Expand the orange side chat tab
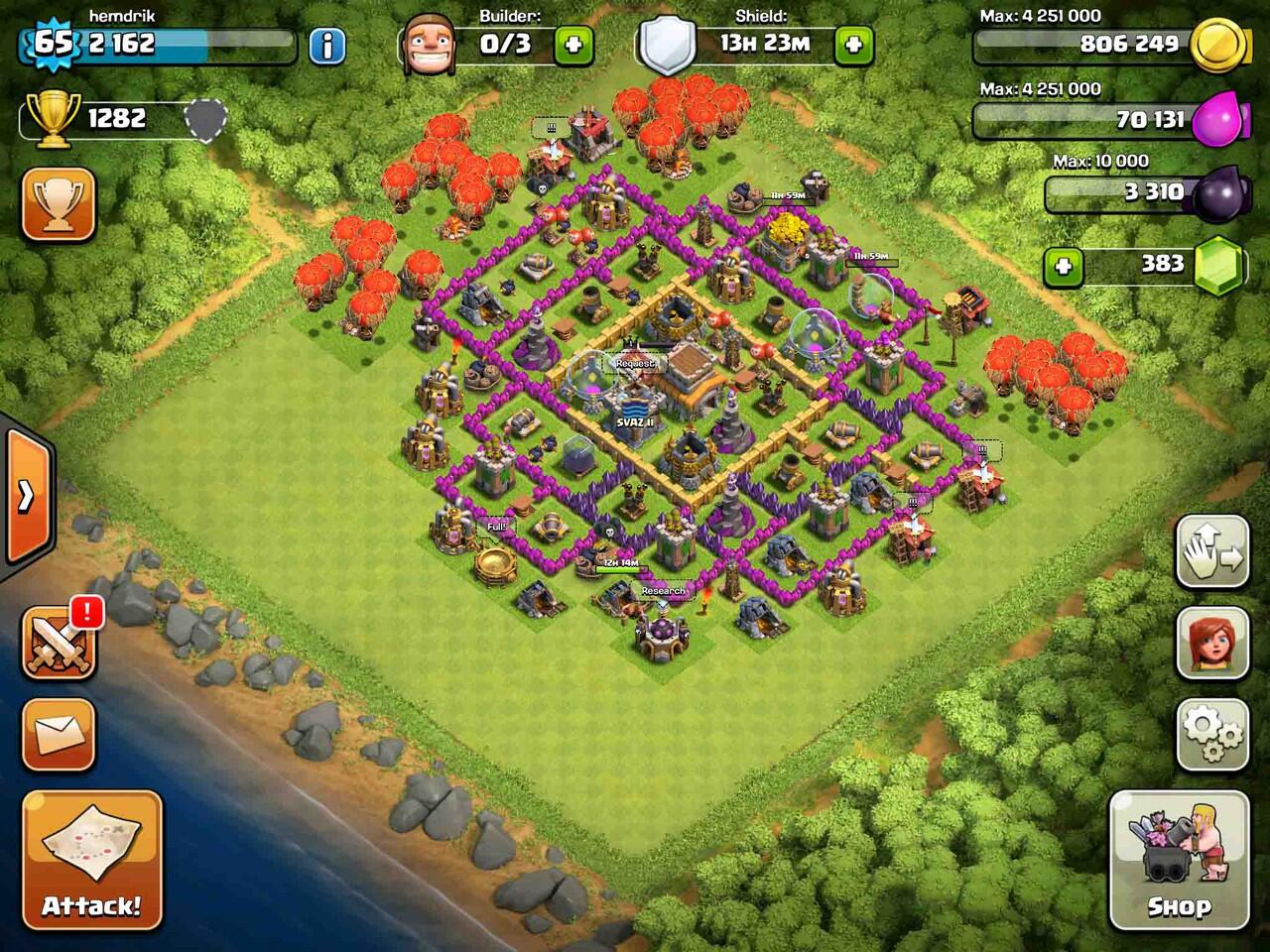 27,496
